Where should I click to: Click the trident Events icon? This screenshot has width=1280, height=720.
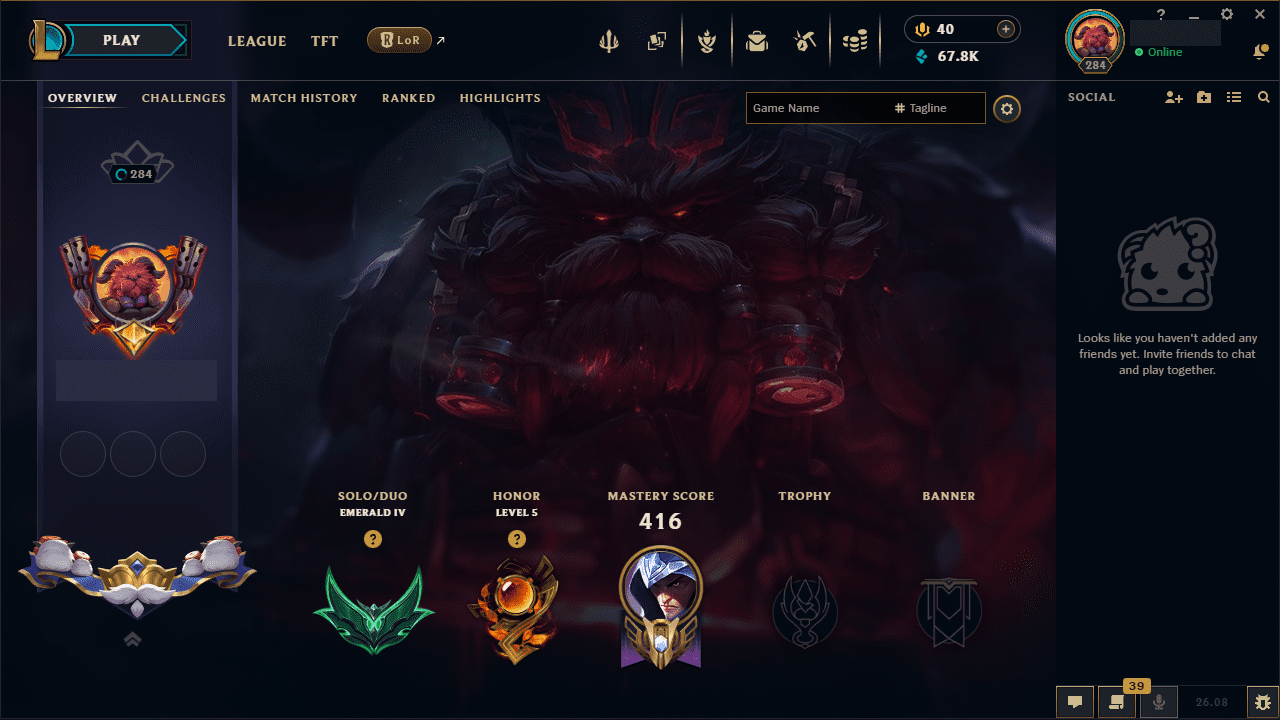pos(609,41)
